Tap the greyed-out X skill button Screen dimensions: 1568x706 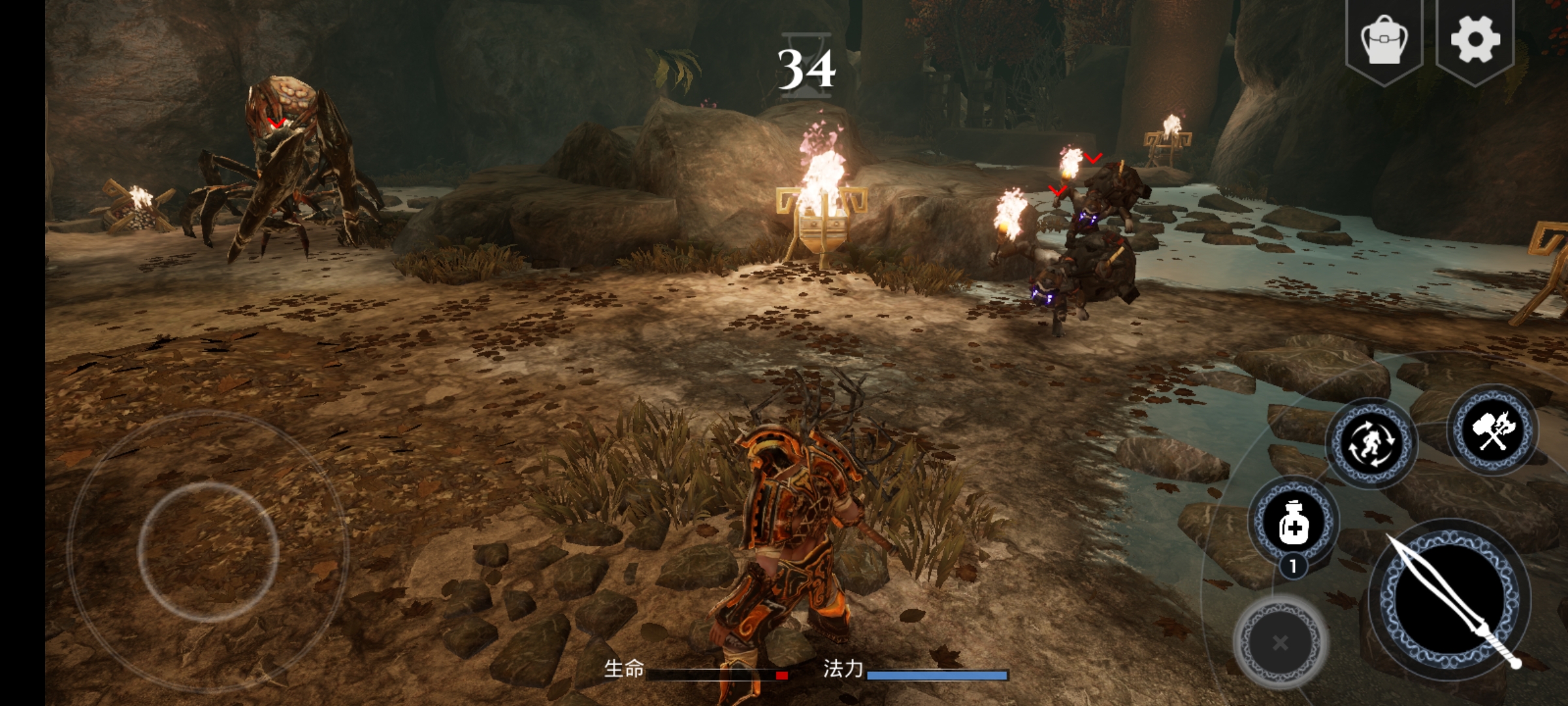[1281, 642]
